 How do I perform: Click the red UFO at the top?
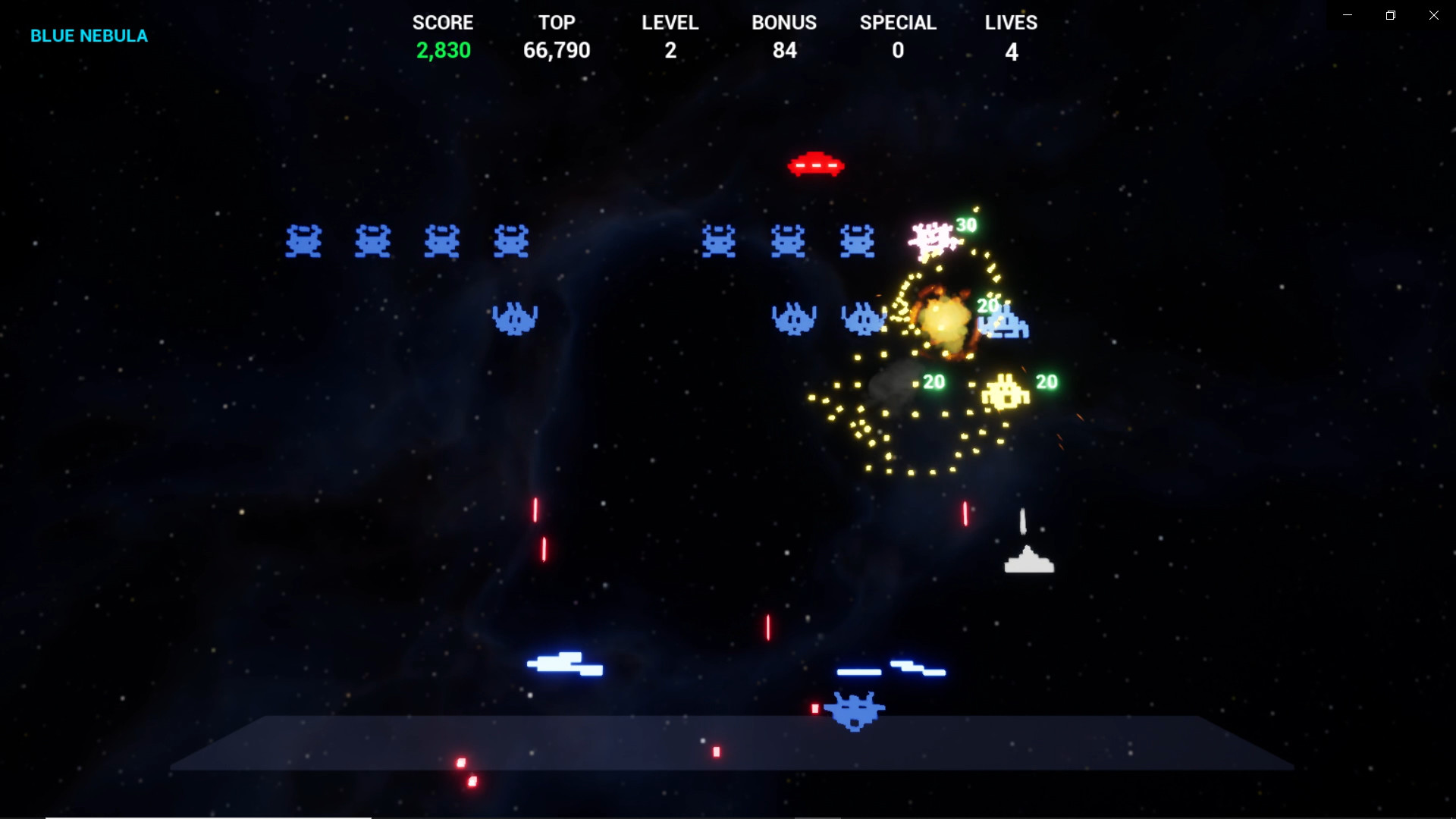coord(815,165)
